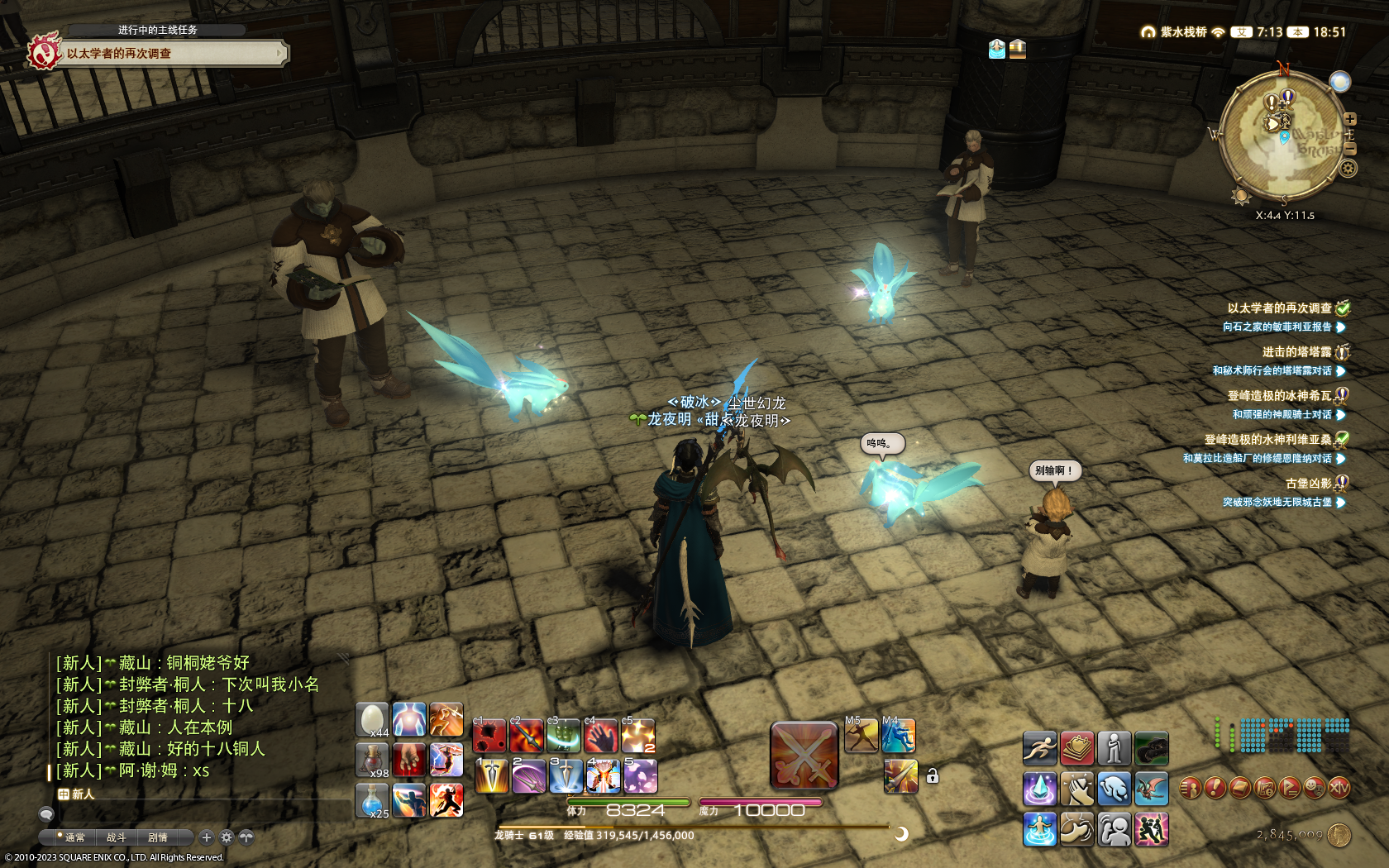This screenshot has width=1389, height=868.
Task: Zoom out the minimap with minus button
Action: (x=1350, y=149)
